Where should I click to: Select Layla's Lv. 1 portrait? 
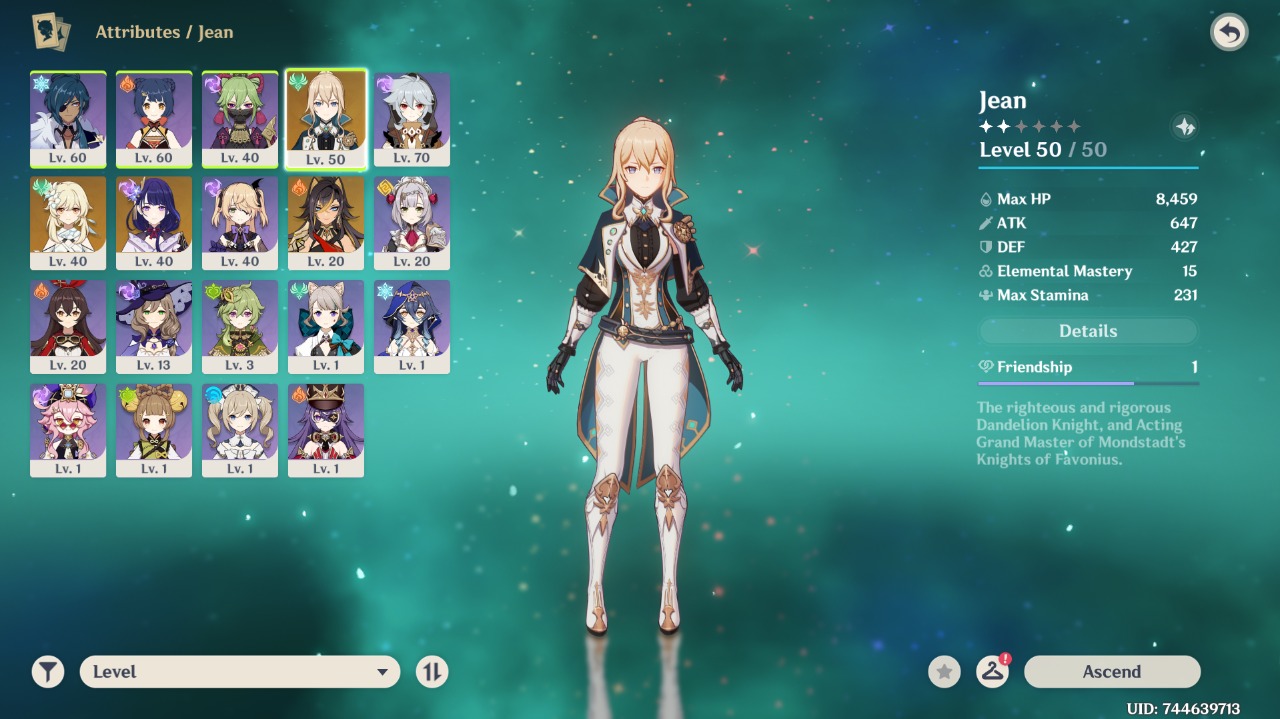tap(412, 326)
